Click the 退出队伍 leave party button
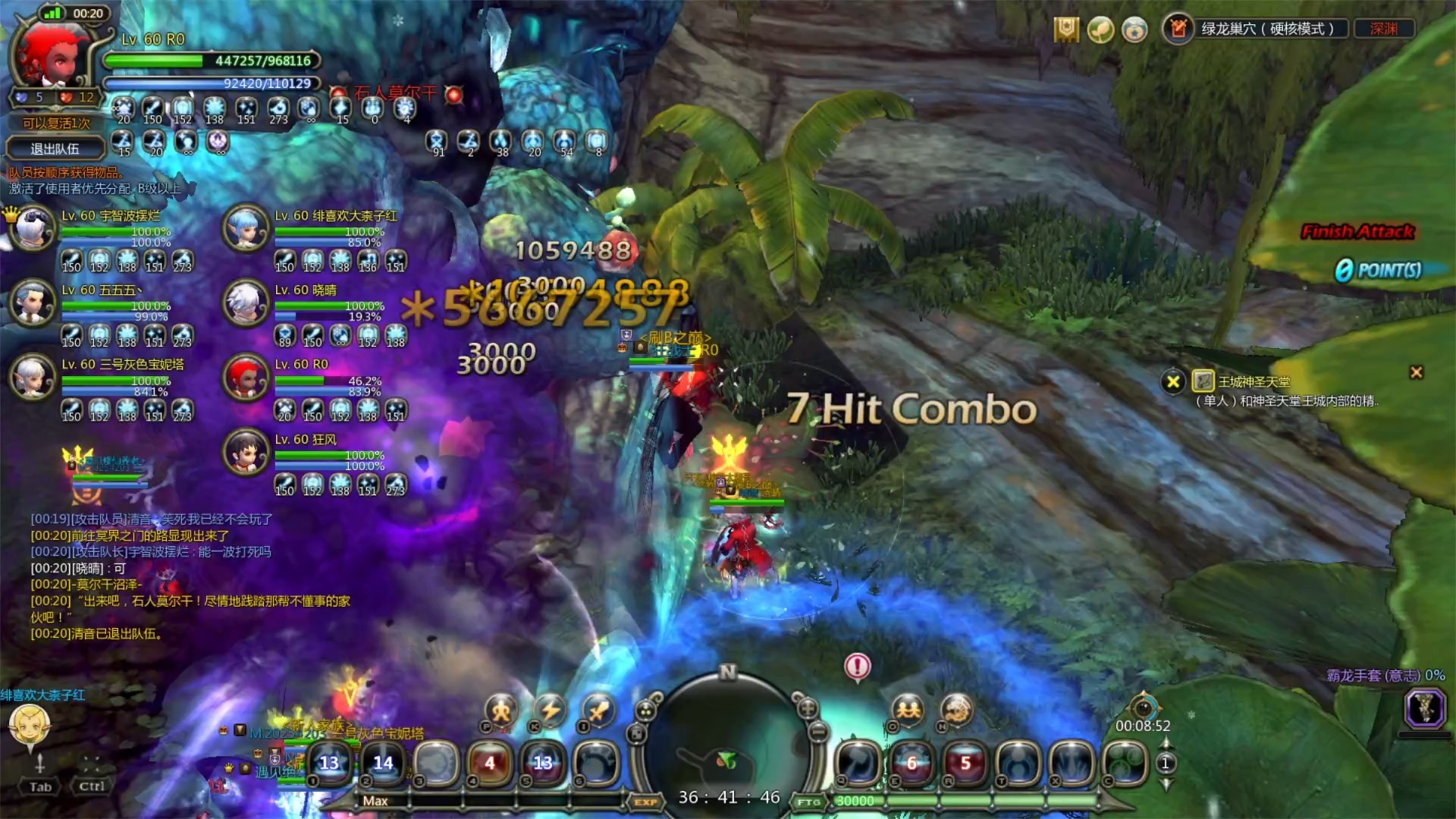1456x819 pixels. pyautogui.click(x=54, y=149)
